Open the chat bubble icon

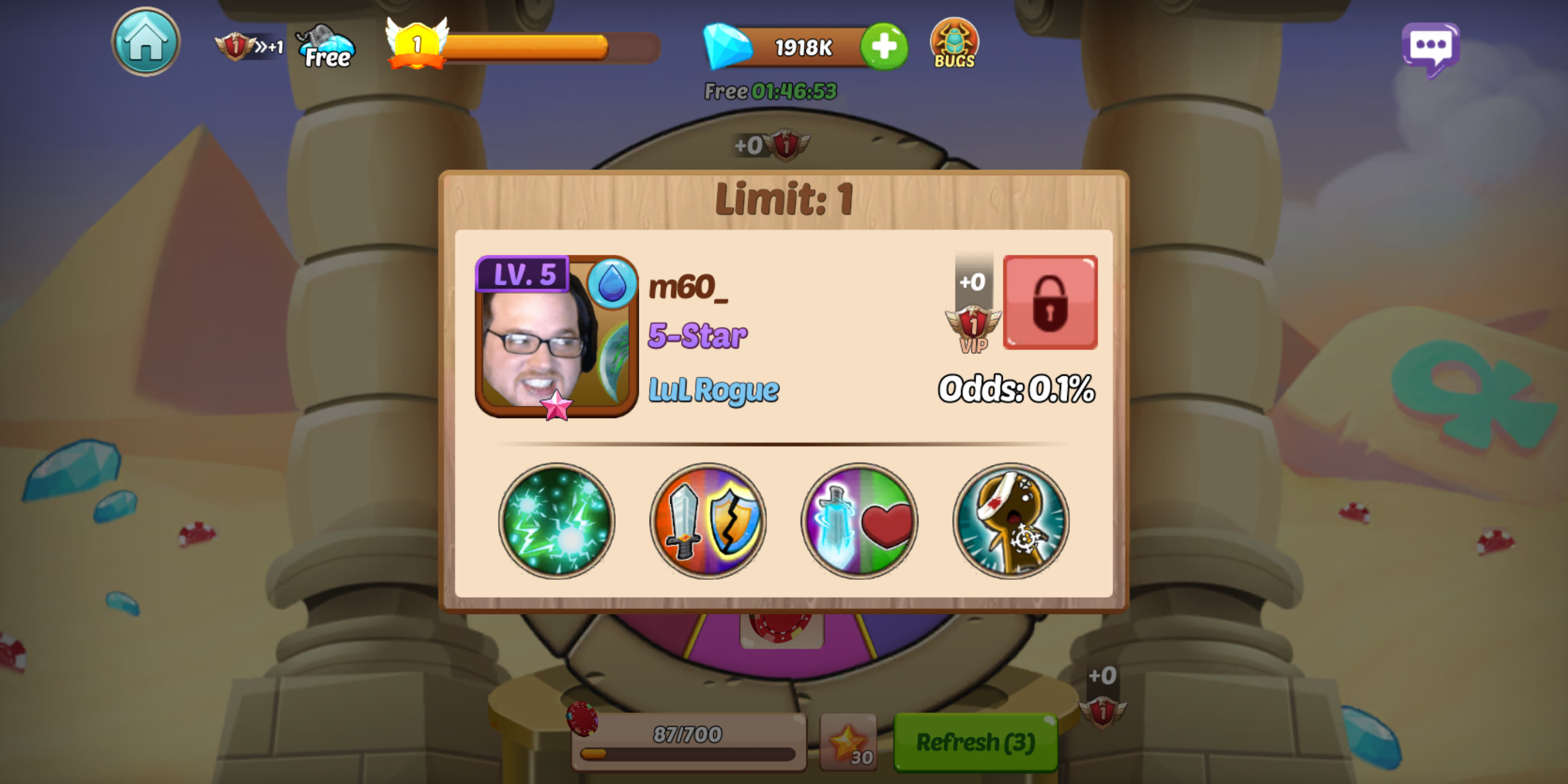pos(1432,46)
